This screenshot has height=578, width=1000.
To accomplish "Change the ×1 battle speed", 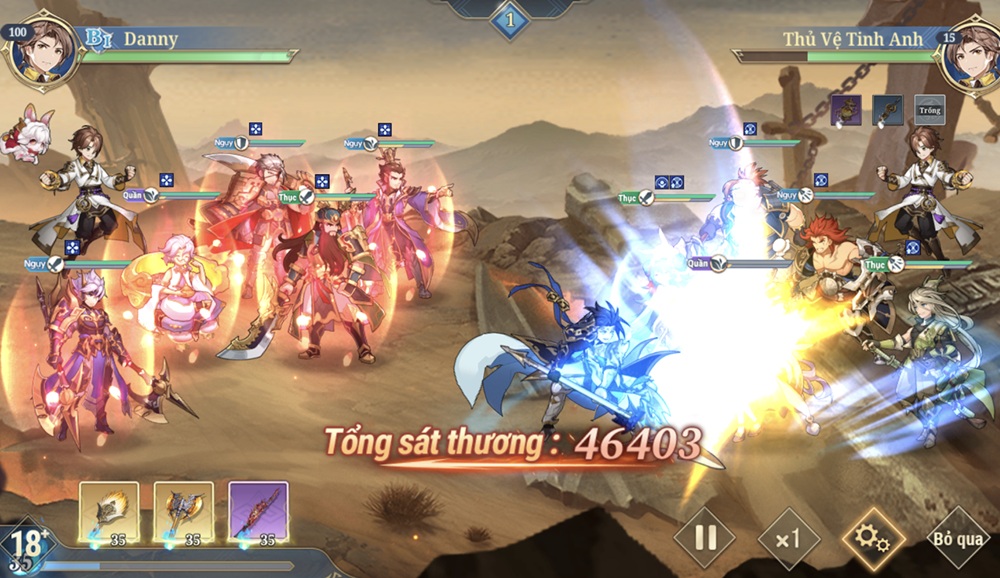I will click(789, 539).
